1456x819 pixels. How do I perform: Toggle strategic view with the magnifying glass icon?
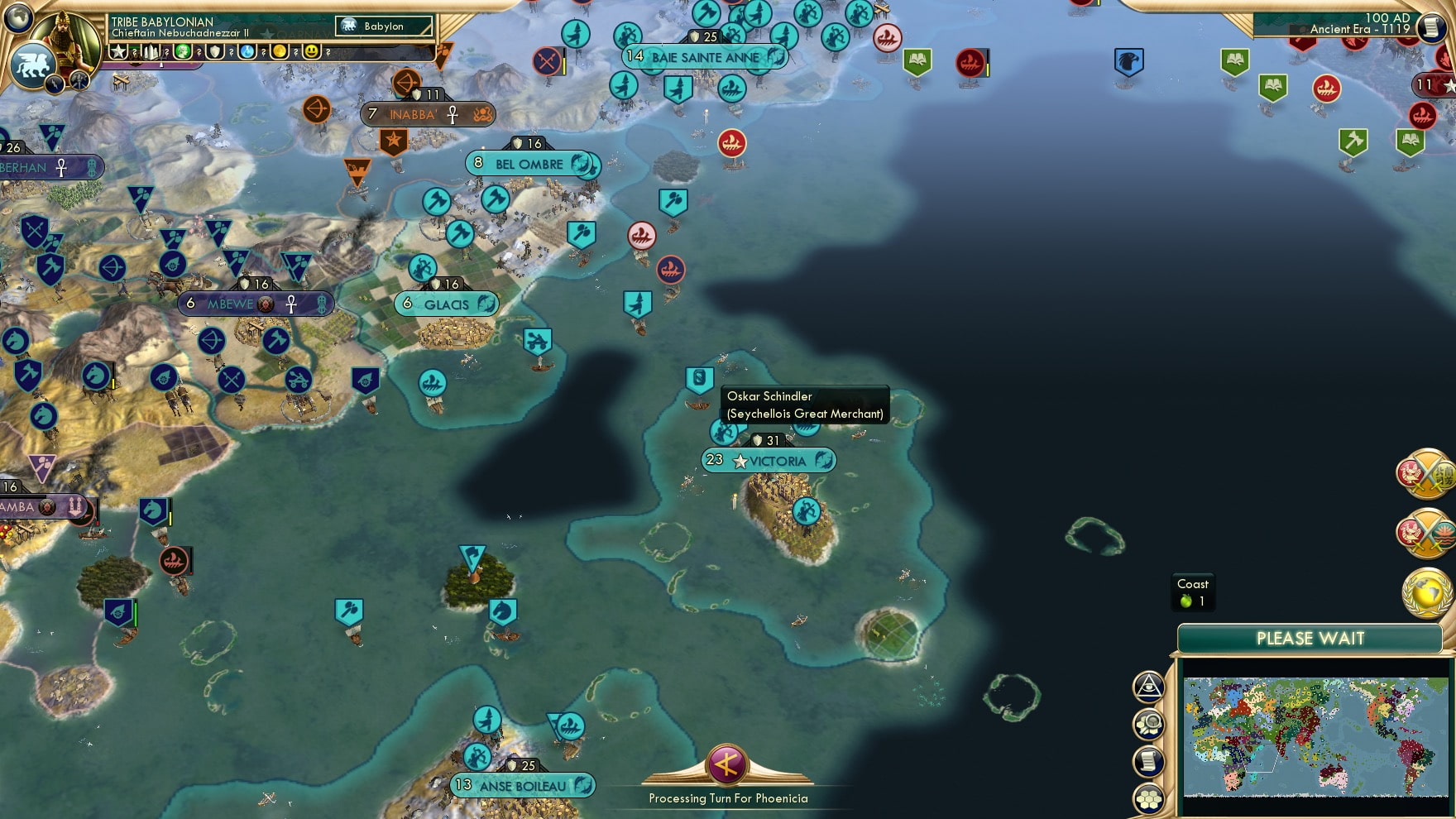click(x=1149, y=724)
